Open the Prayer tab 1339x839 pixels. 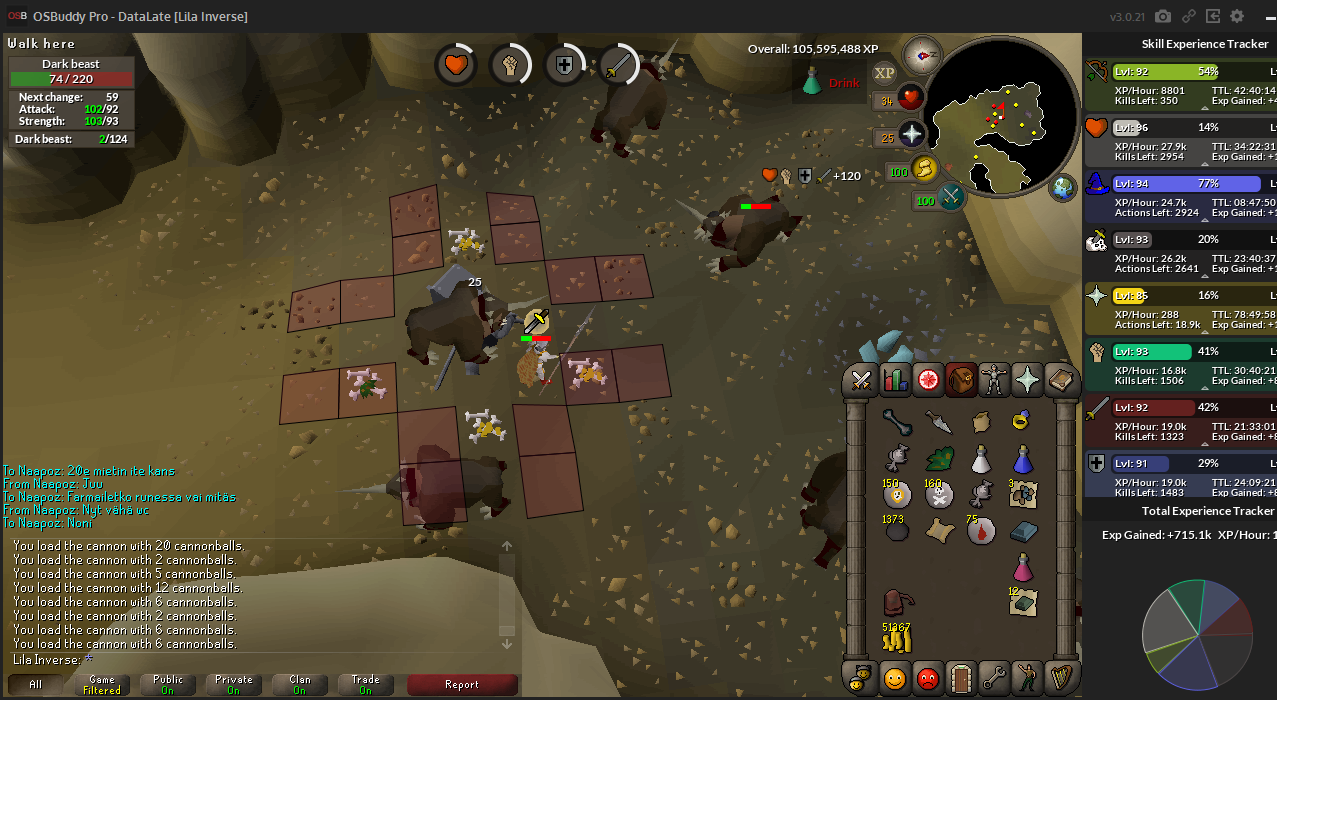pos(1027,380)
